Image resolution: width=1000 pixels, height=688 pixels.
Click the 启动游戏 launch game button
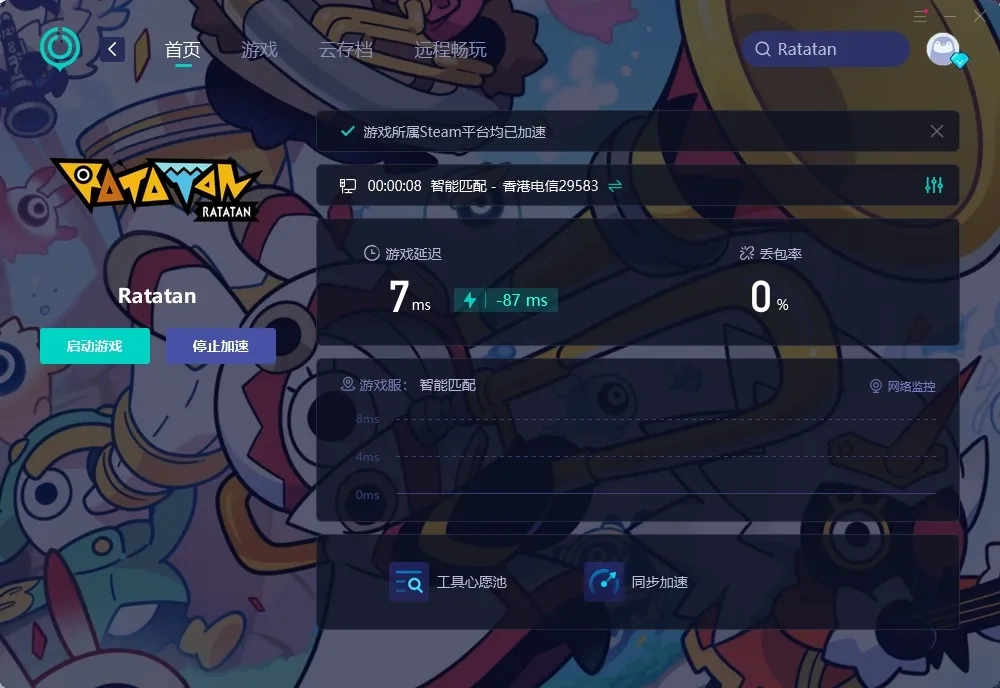click(95, 346)
